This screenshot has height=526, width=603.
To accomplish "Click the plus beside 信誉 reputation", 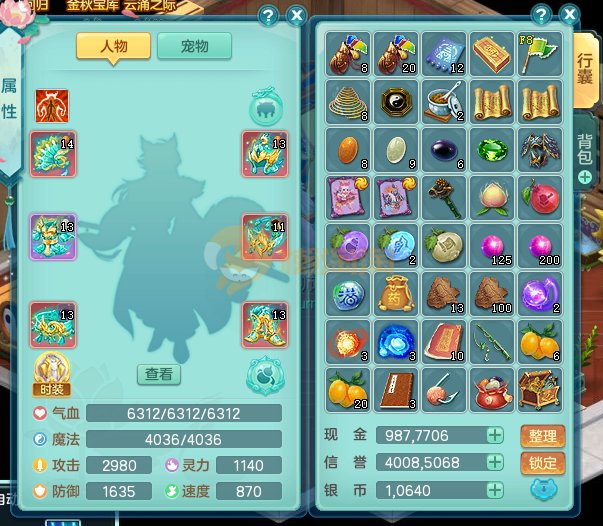I will (494, 463).
